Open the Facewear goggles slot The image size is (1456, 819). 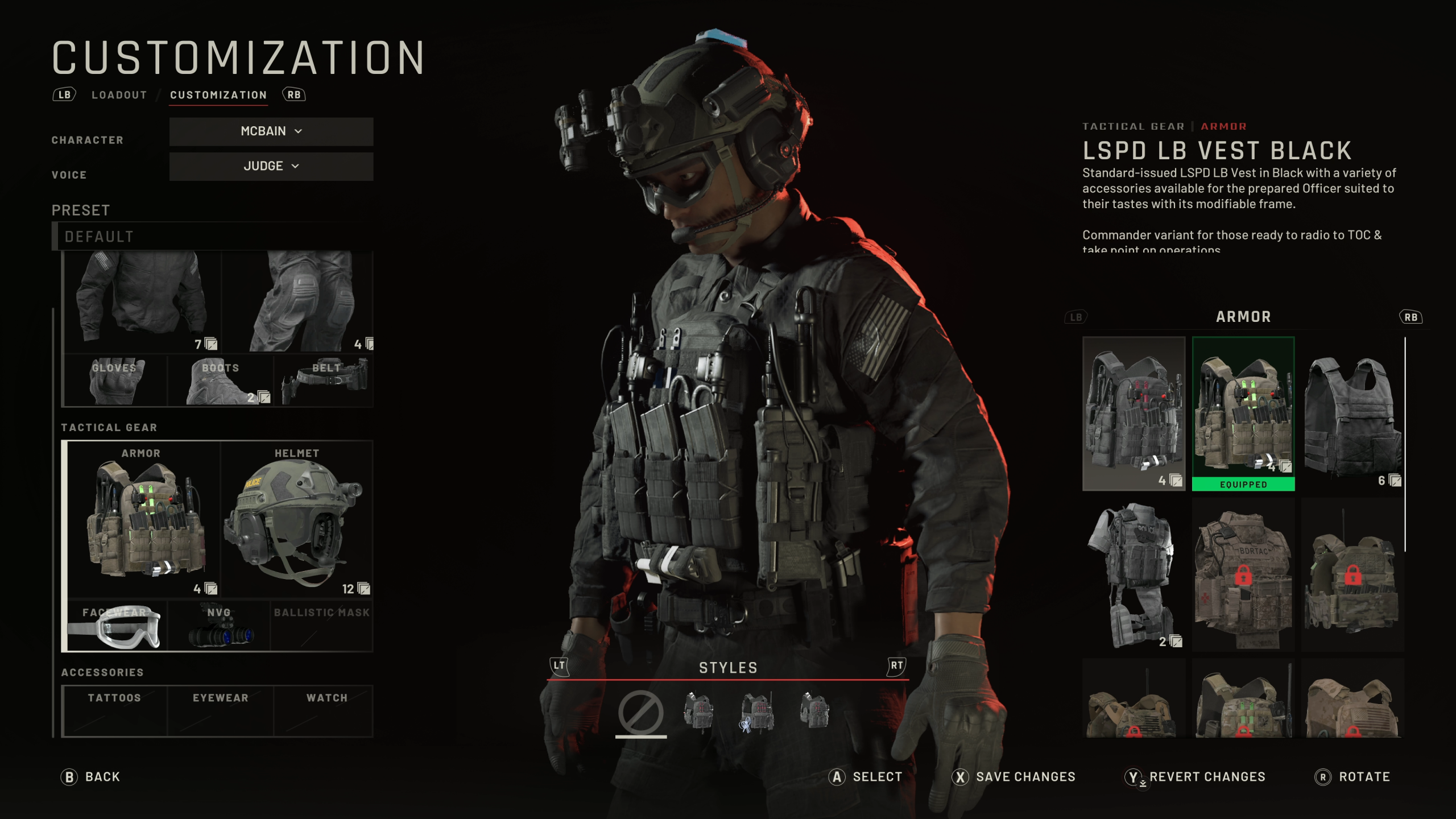117,626
